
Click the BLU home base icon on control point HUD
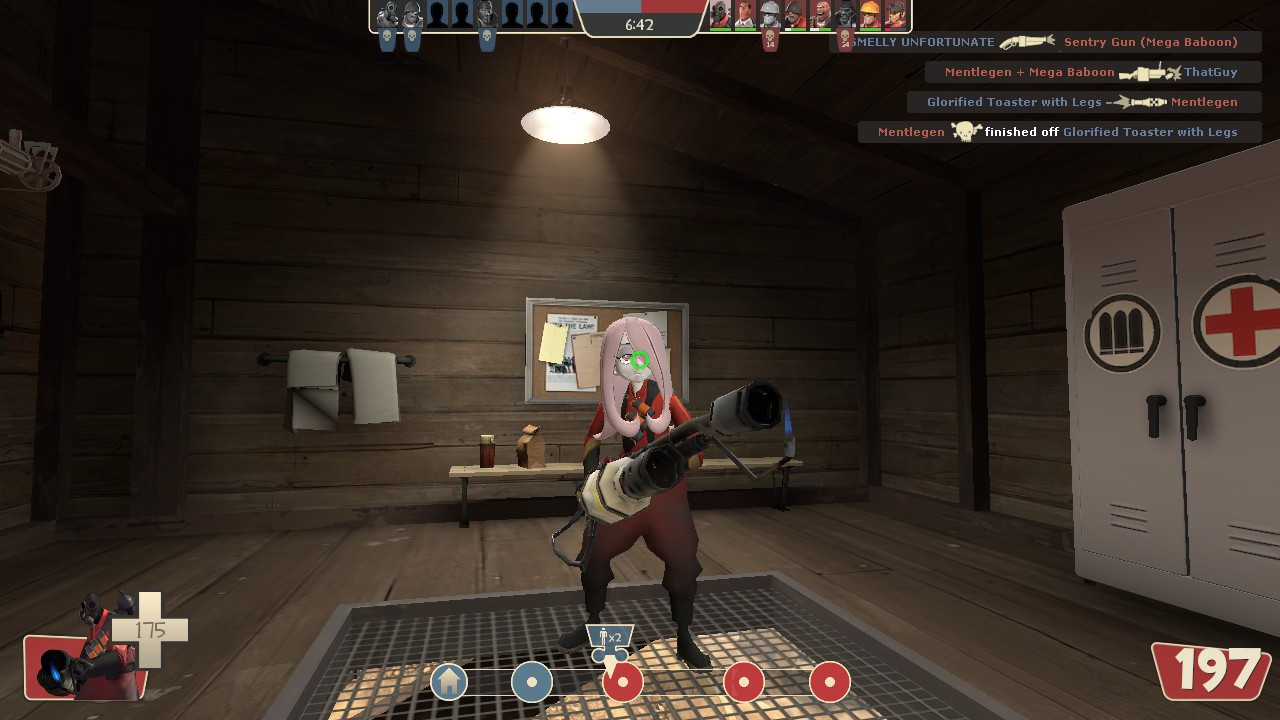448,682
